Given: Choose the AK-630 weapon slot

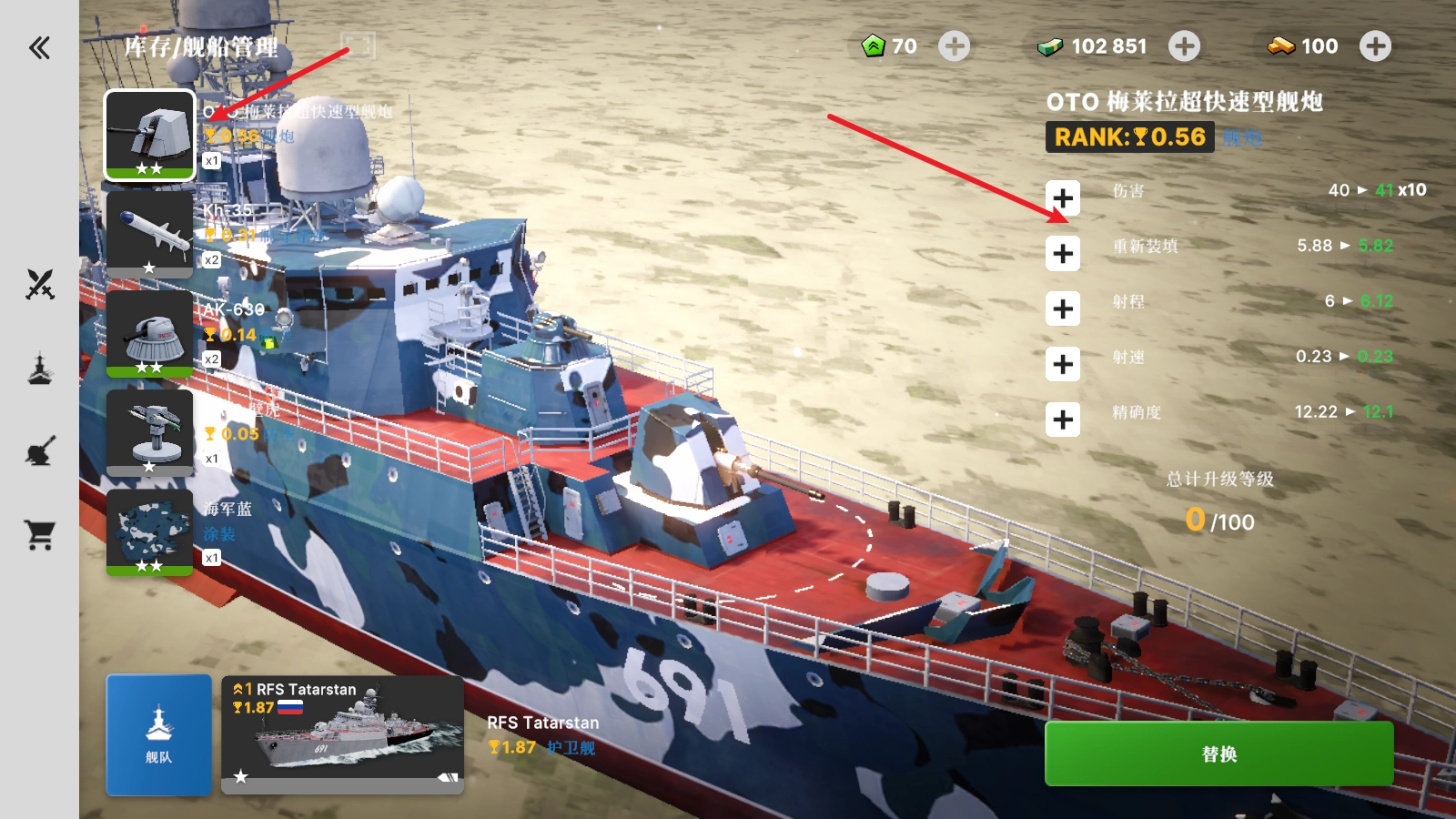Looking at the screenshot, I should (x=150, y=333).
